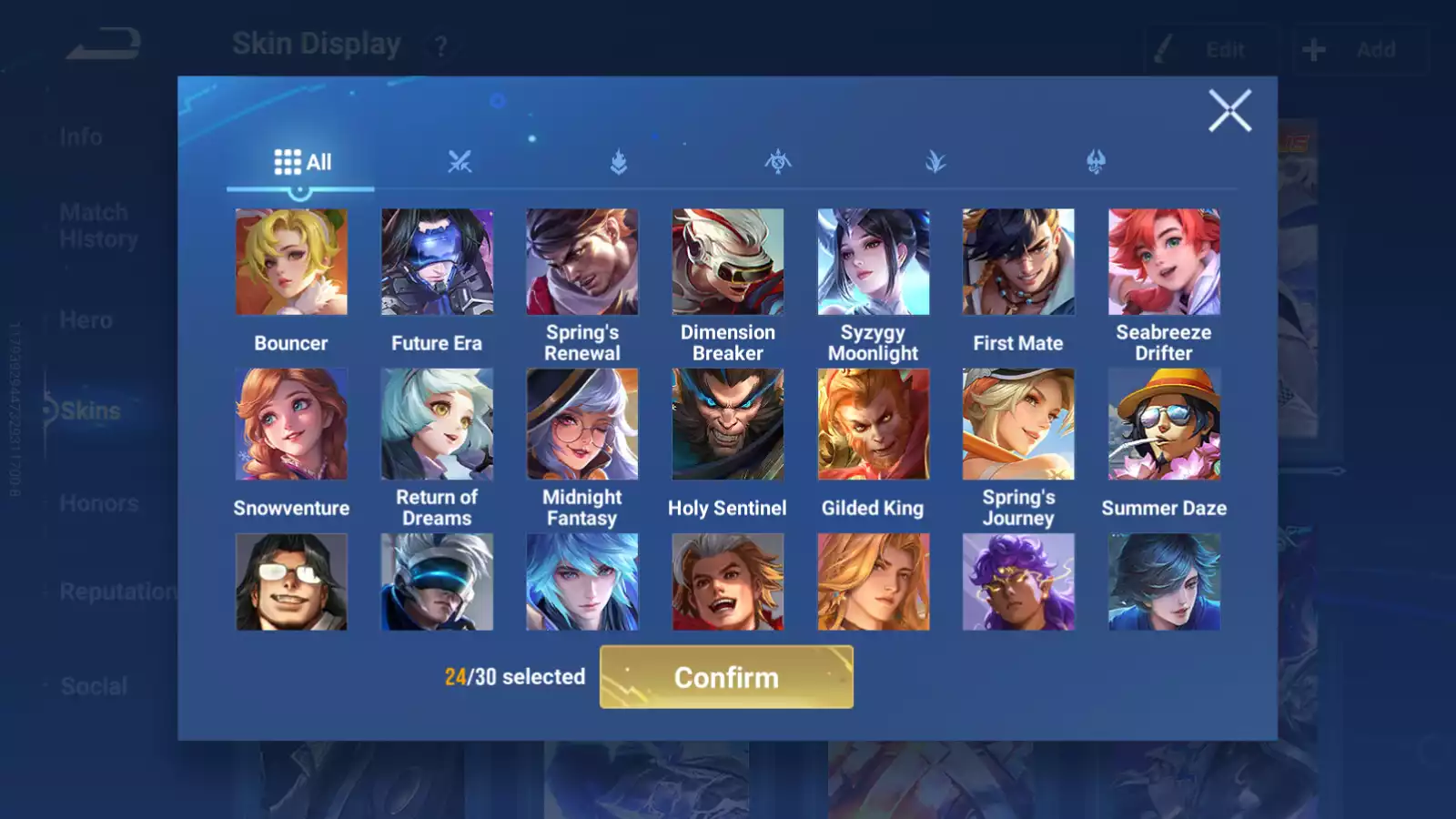Select the First Mate skin
Viewport: 1456px width, 819px height.
point(1018,262)
